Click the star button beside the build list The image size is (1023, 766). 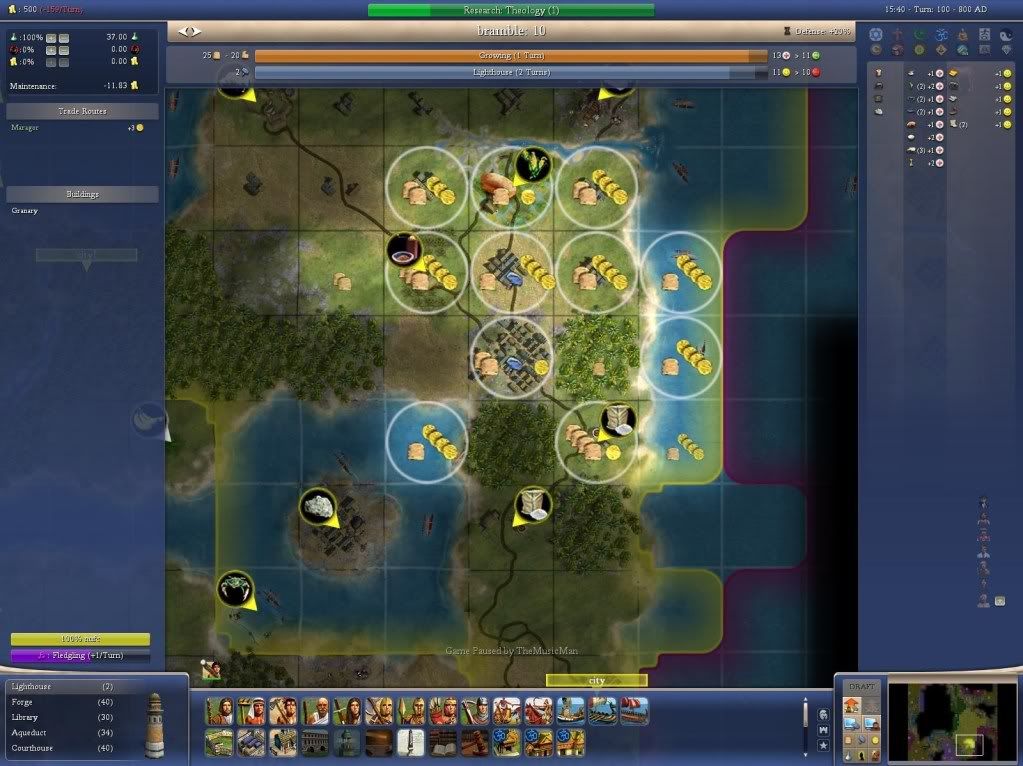click(823, 745)
